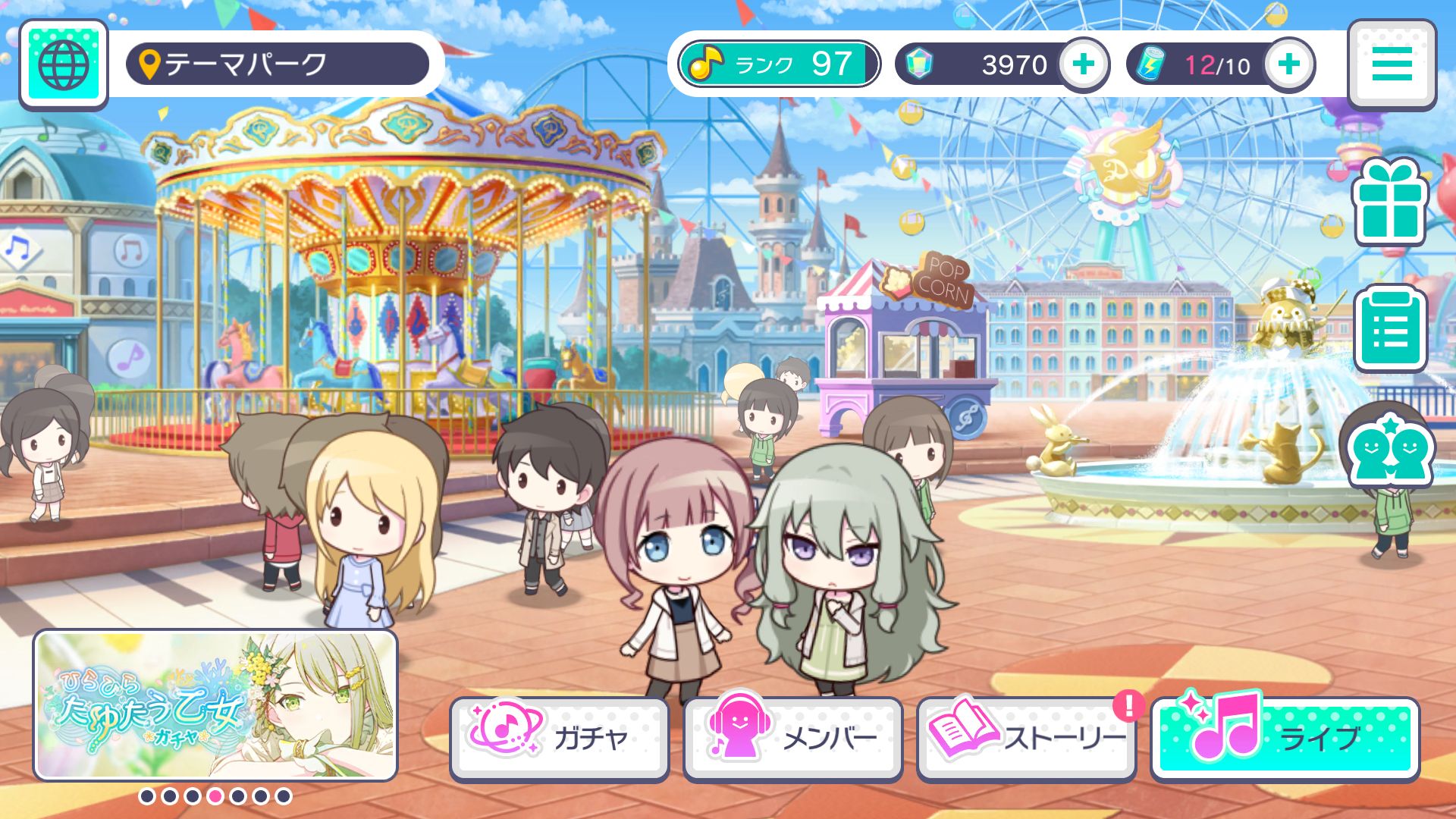Click the テーマパーク location label
Screen dimensions: 1456x819
[x=278, y=64]
